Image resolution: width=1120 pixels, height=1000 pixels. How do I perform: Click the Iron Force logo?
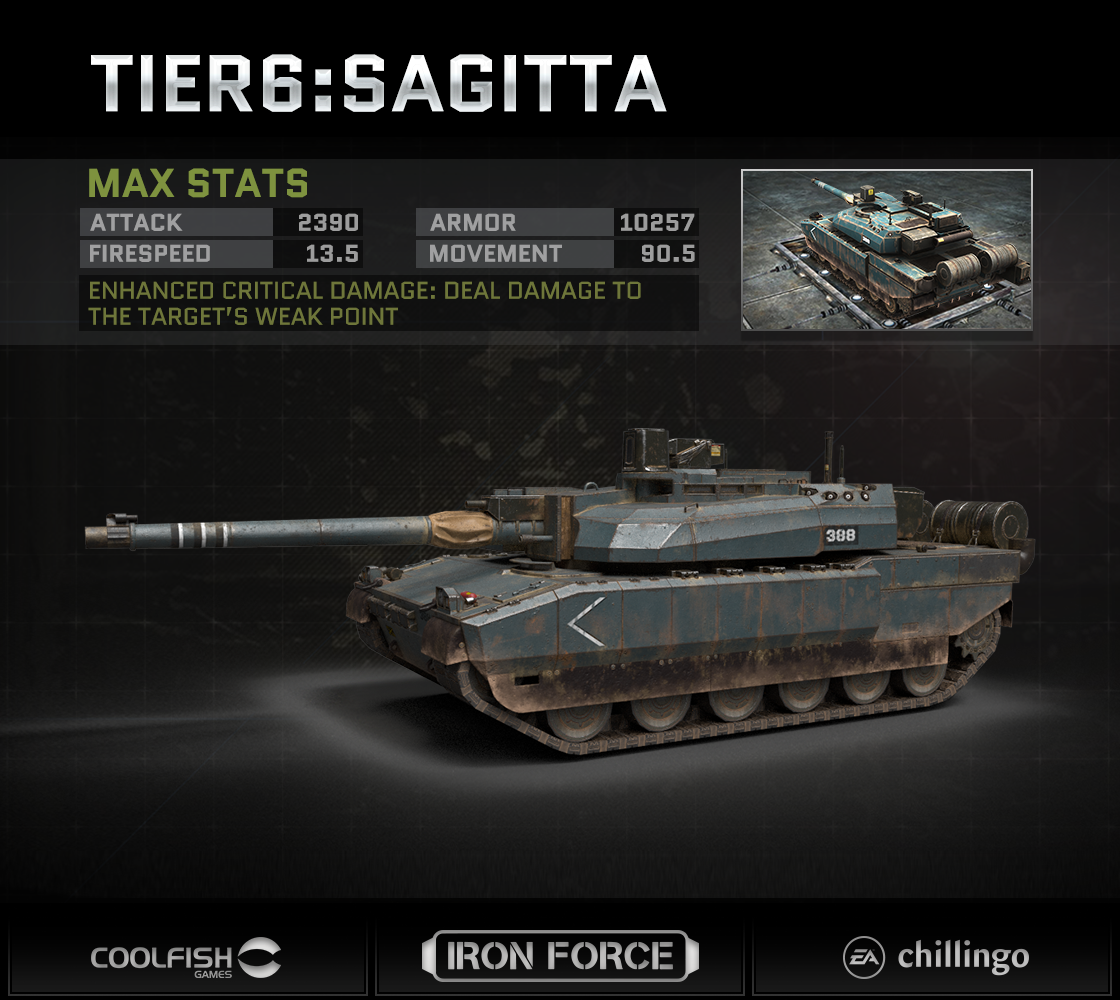560,956
